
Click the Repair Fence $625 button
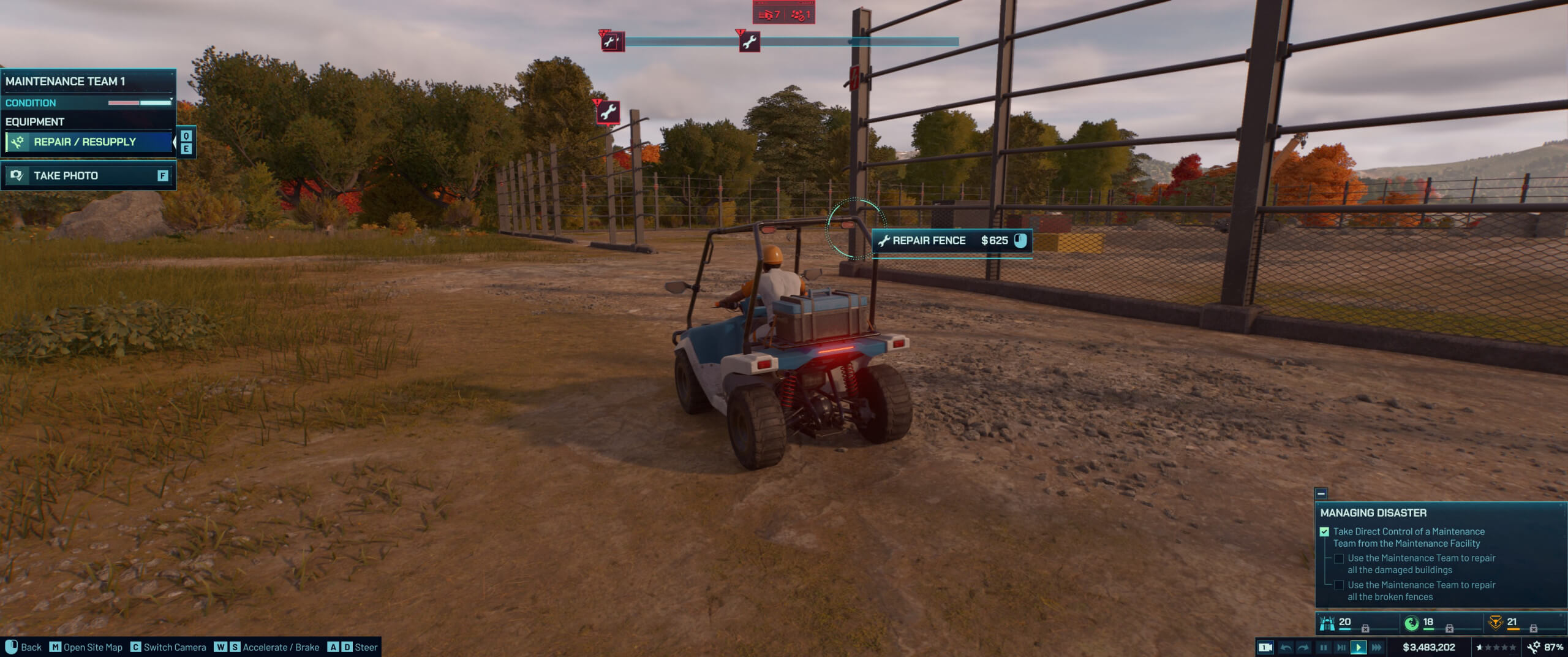950,241
